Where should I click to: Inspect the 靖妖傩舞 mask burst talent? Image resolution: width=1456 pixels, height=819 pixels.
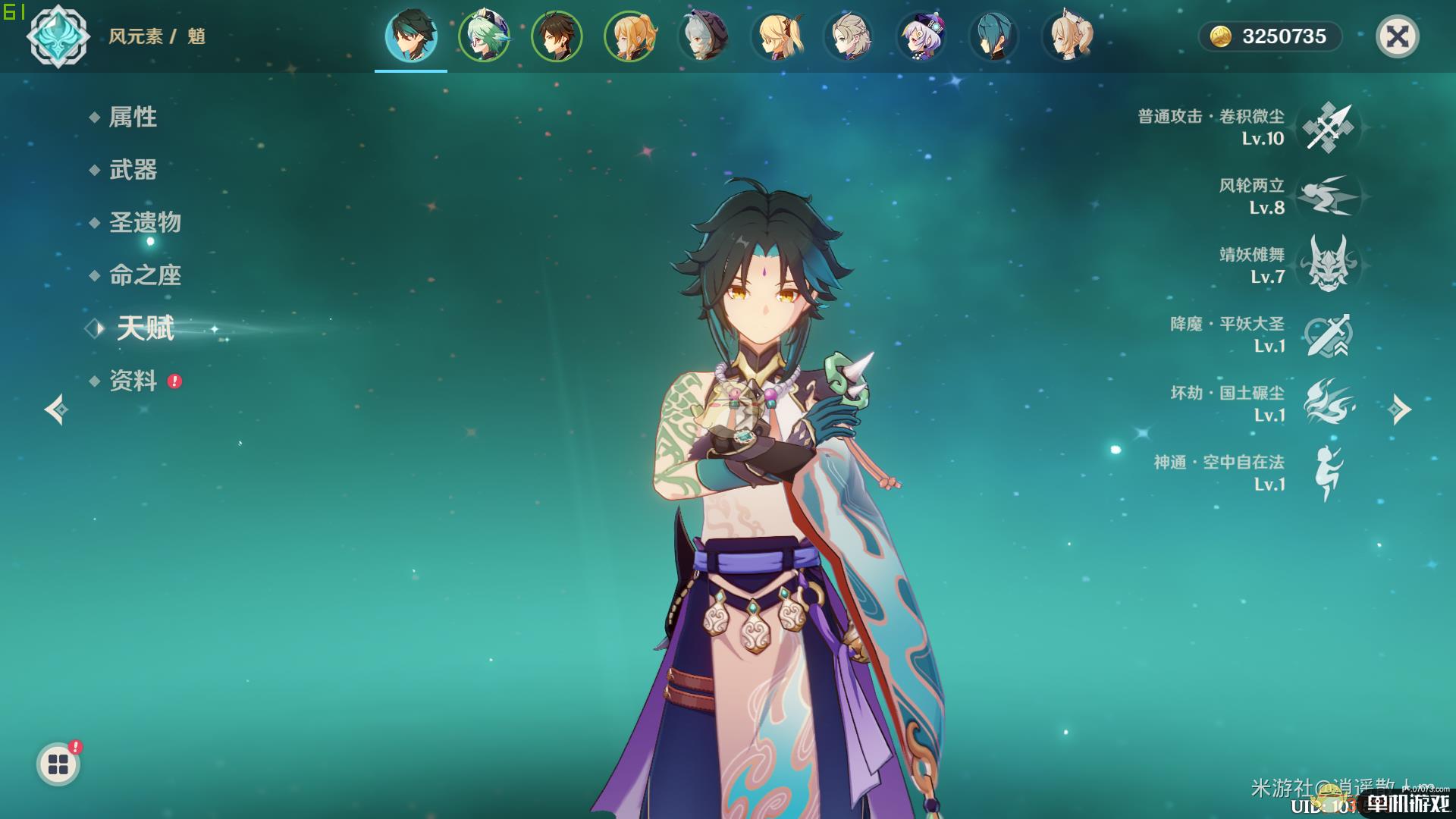[x=1328, y=265]
